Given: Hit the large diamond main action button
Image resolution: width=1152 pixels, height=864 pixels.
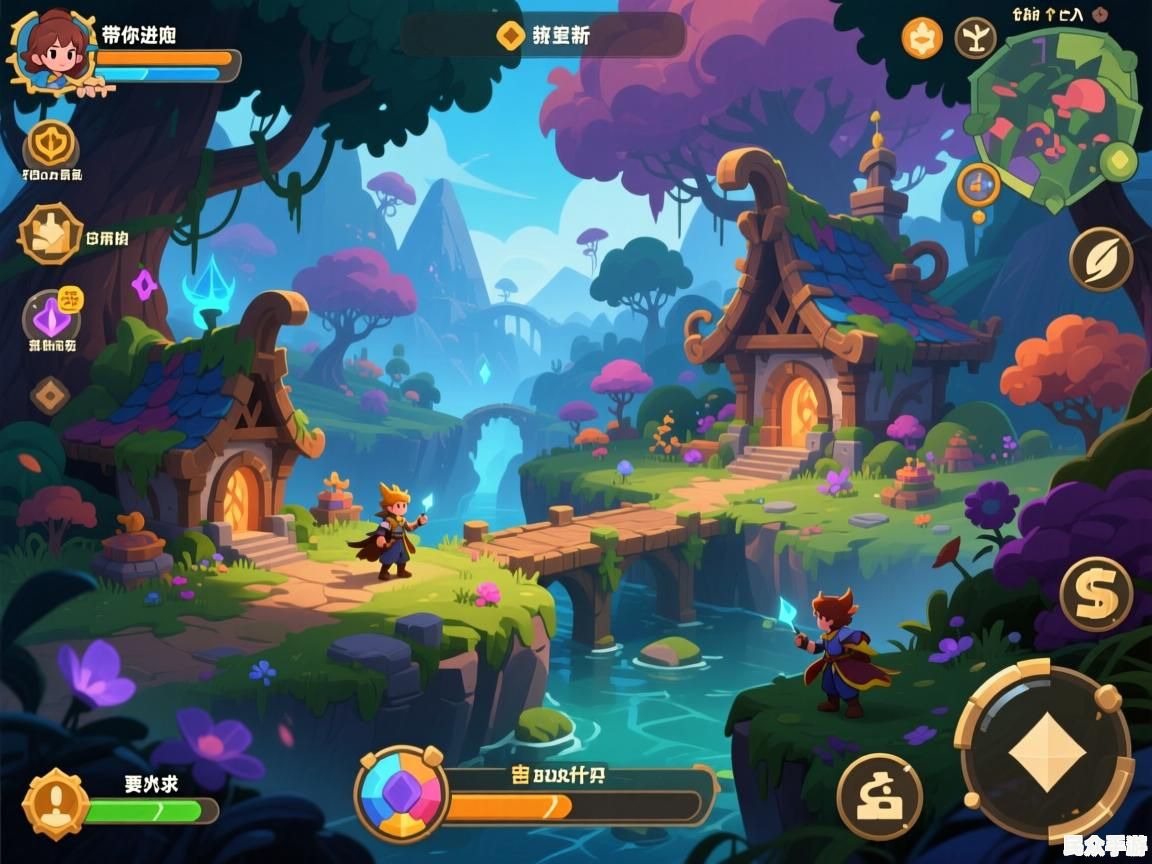Looking at the screenshot, I should (1046, 752).
